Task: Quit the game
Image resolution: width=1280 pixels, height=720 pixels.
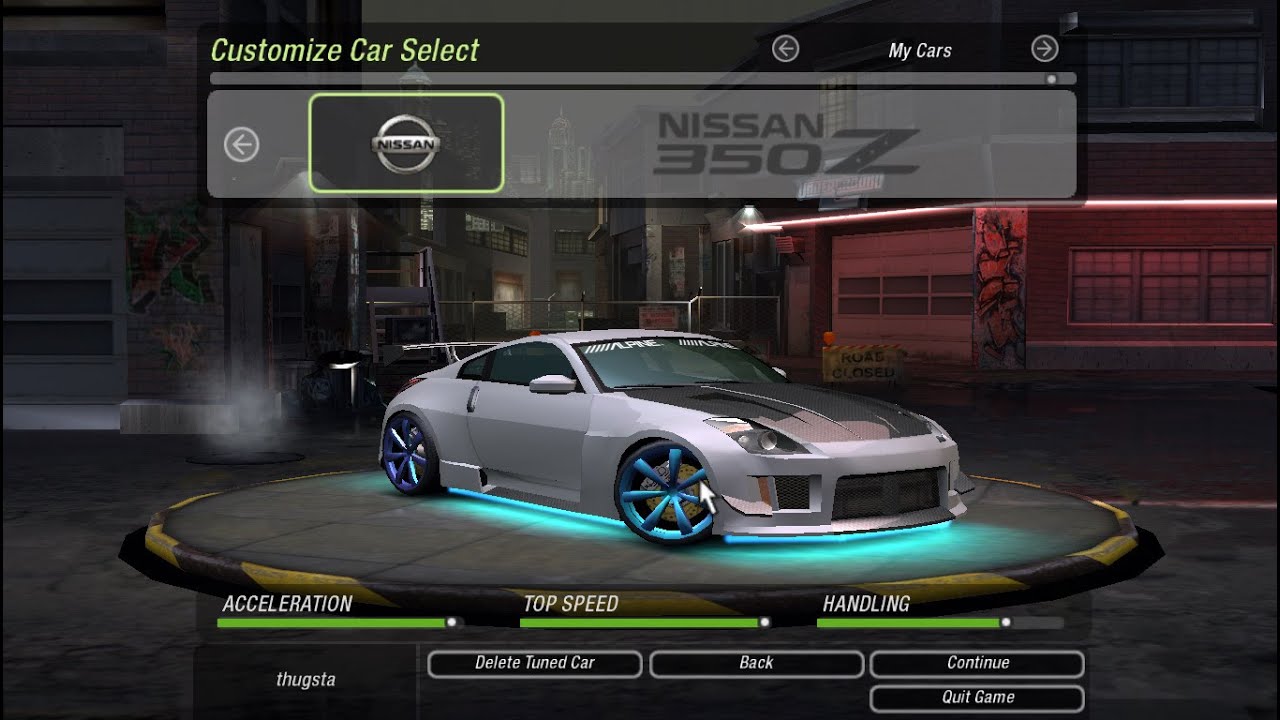Action: click(977, 698)
